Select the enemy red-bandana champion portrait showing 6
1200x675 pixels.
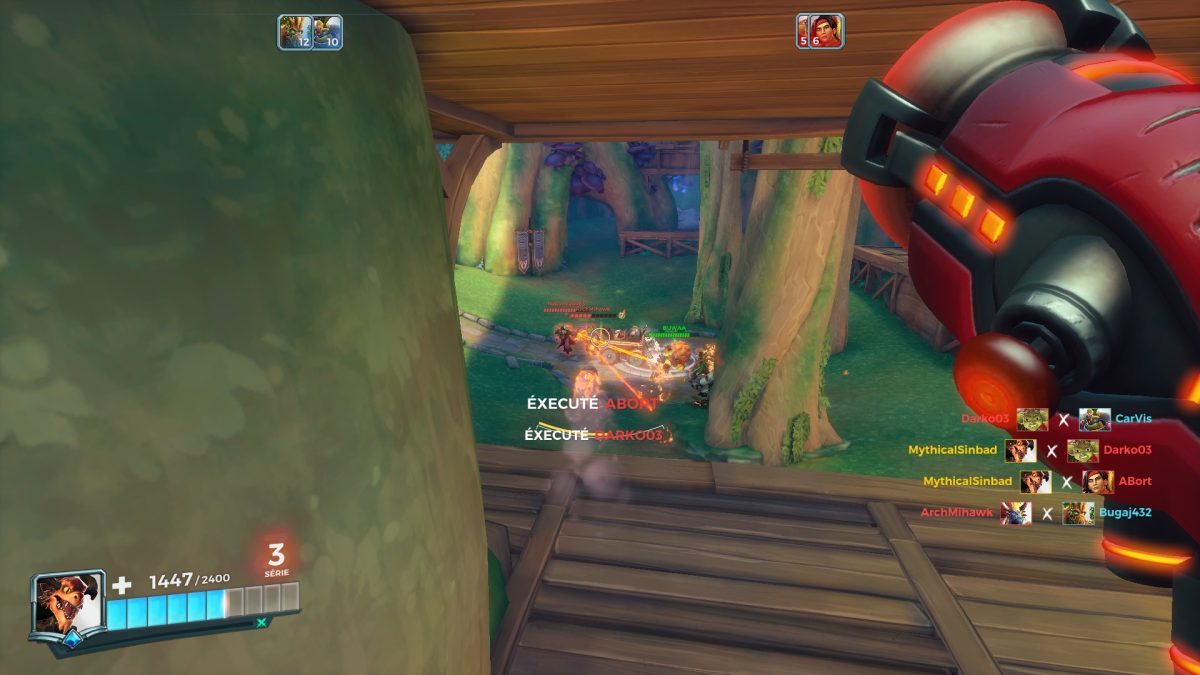[820, 31]
